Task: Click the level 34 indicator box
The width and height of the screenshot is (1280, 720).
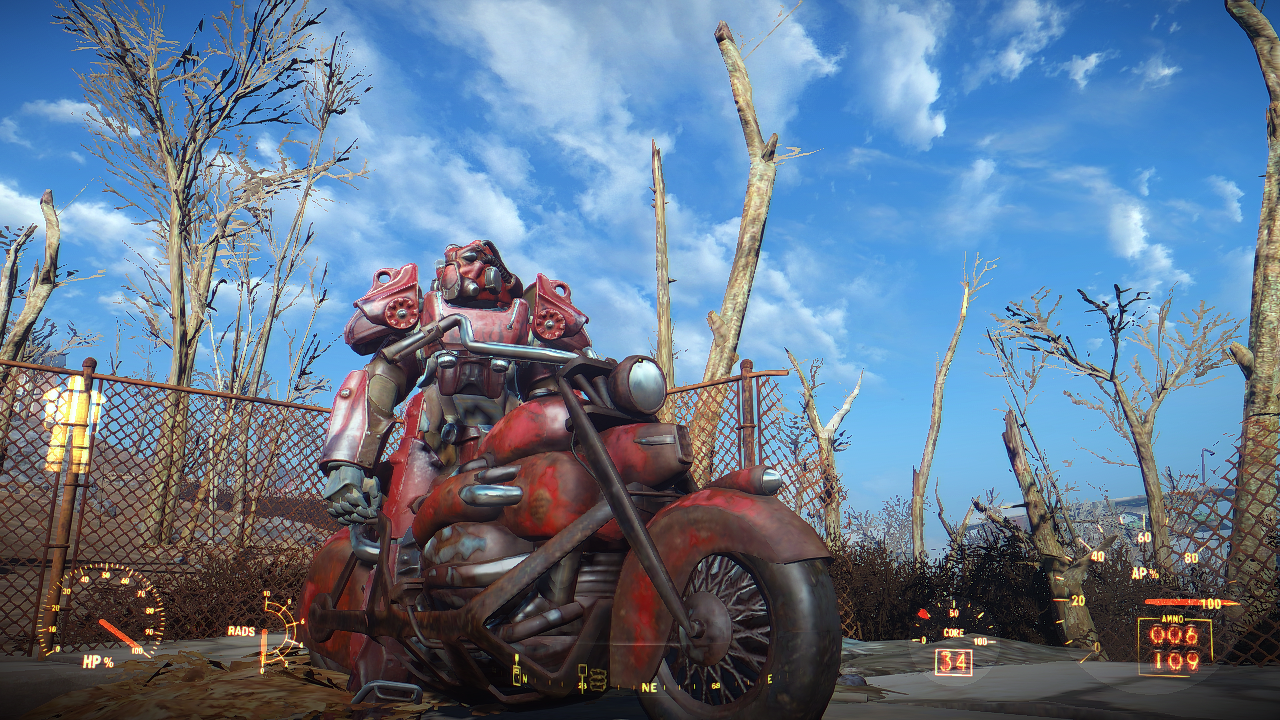Action: coord(953,661)
